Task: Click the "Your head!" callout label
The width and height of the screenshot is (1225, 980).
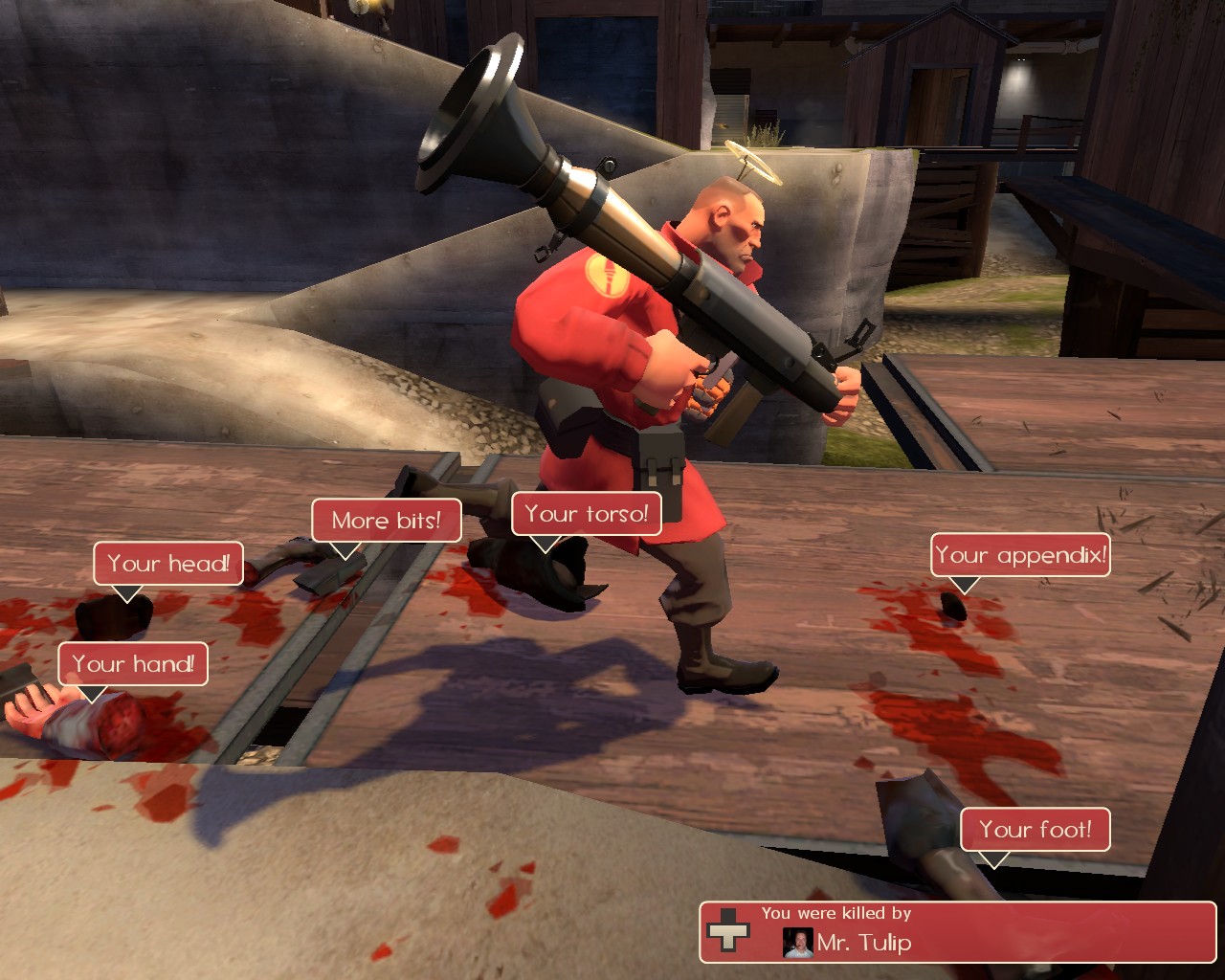Action: [168, 563]
